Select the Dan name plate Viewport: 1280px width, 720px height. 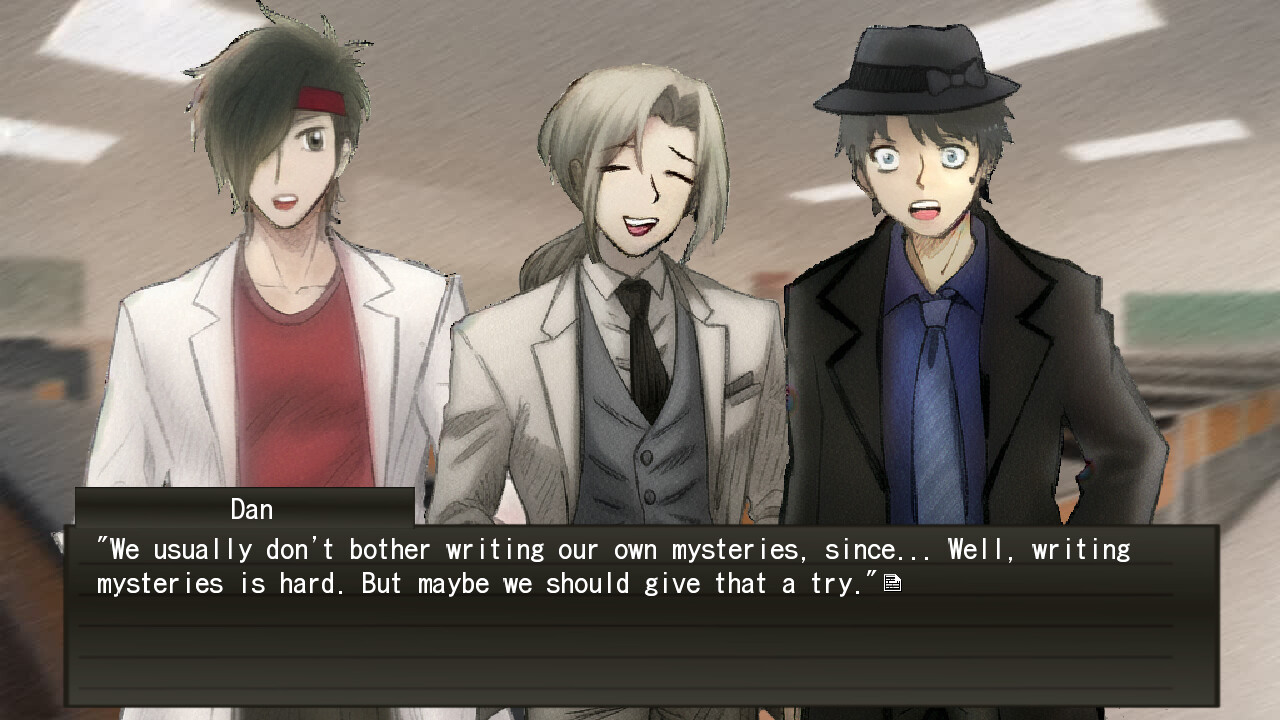pyautogui.click(x=250, y=509)
